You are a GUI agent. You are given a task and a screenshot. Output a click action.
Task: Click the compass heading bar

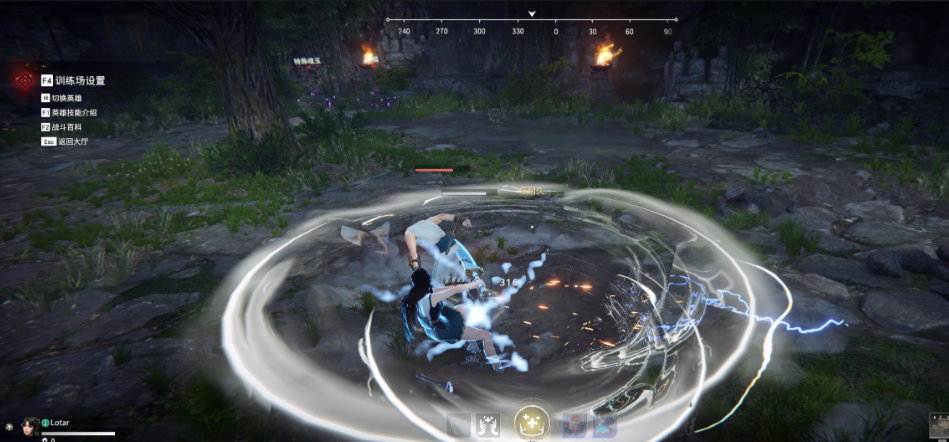[x=531, y=25]
